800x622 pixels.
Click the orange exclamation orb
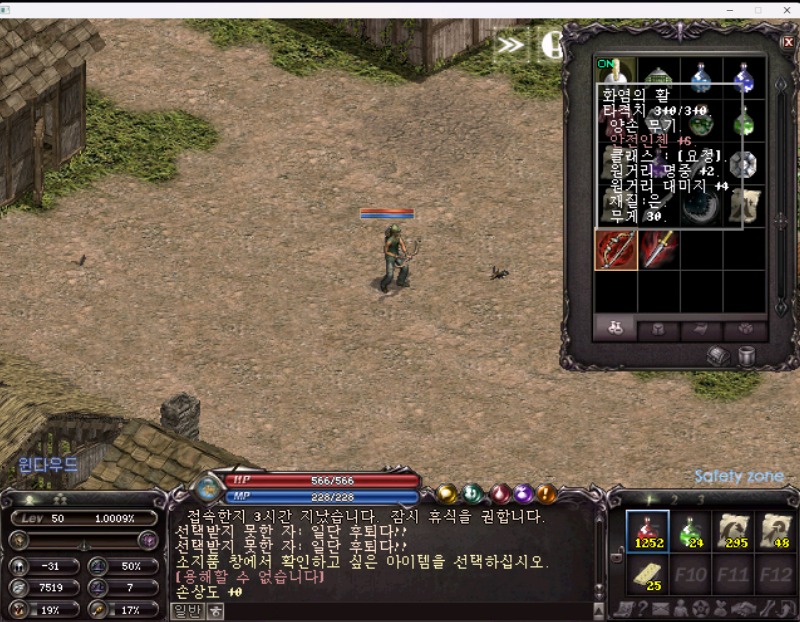tap(546, 493)
